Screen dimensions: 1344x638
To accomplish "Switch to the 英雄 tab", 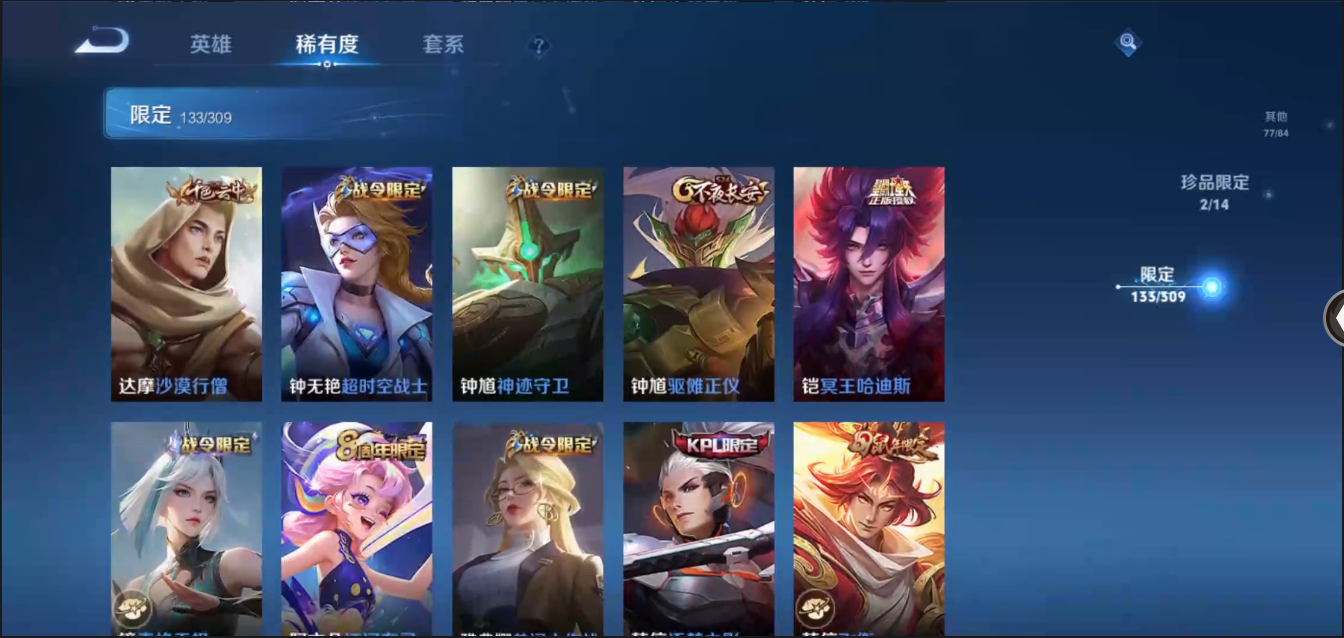I will coord(210,45).
